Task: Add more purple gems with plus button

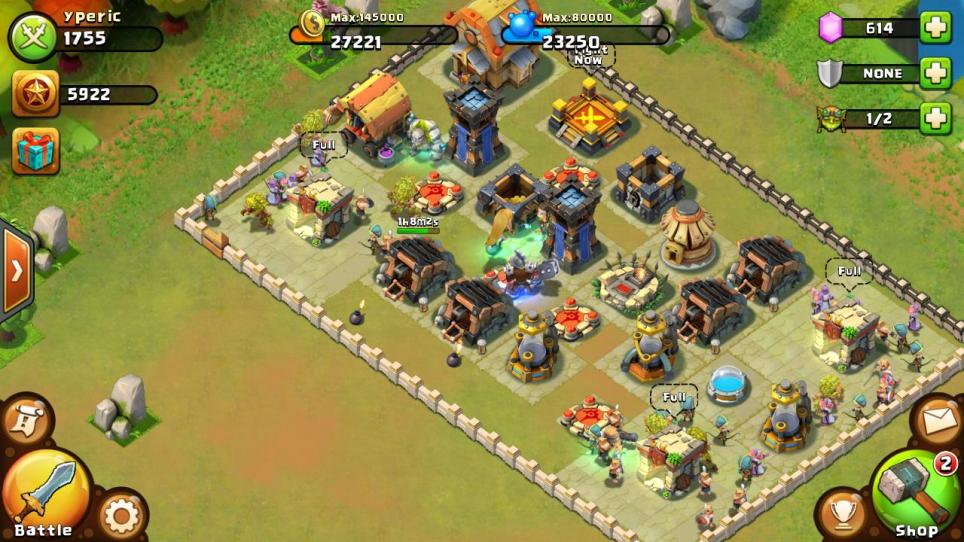Action: click(x=936, y=28)
